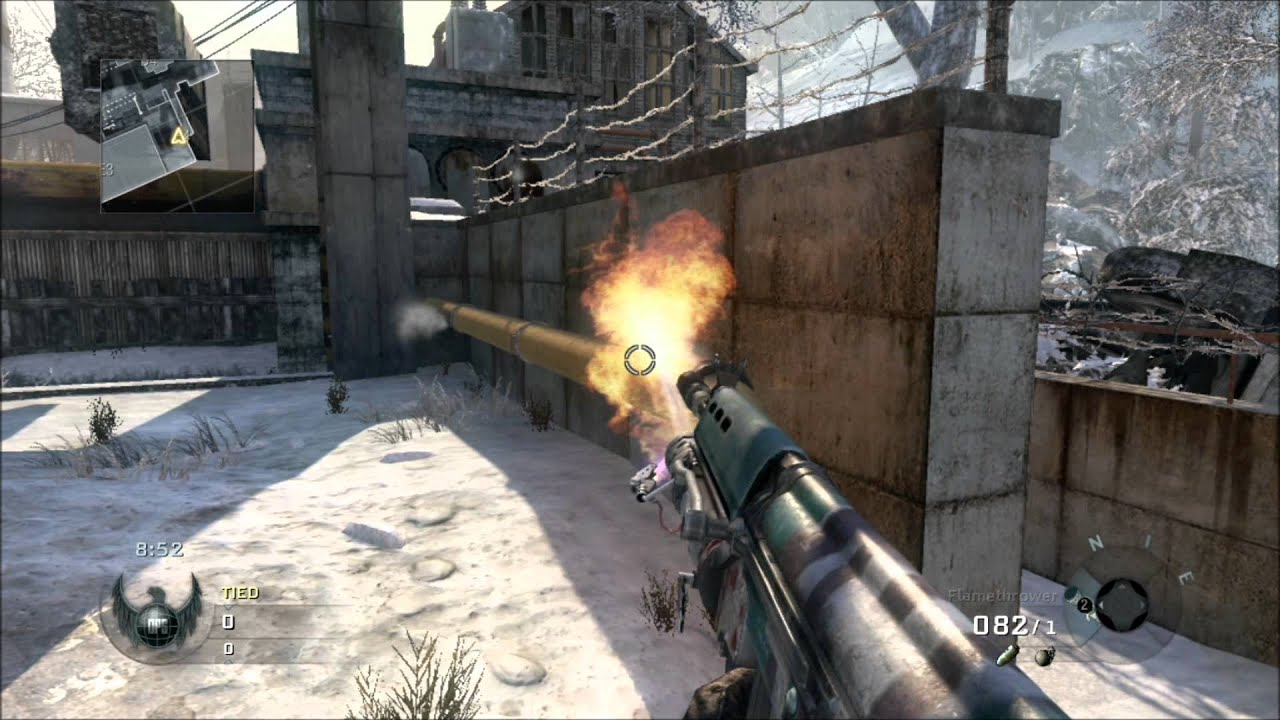The width and height of the screenshot is (1280, 720).
Task: Select the frag grenade icon
Action: click(x=1044, y=656)
